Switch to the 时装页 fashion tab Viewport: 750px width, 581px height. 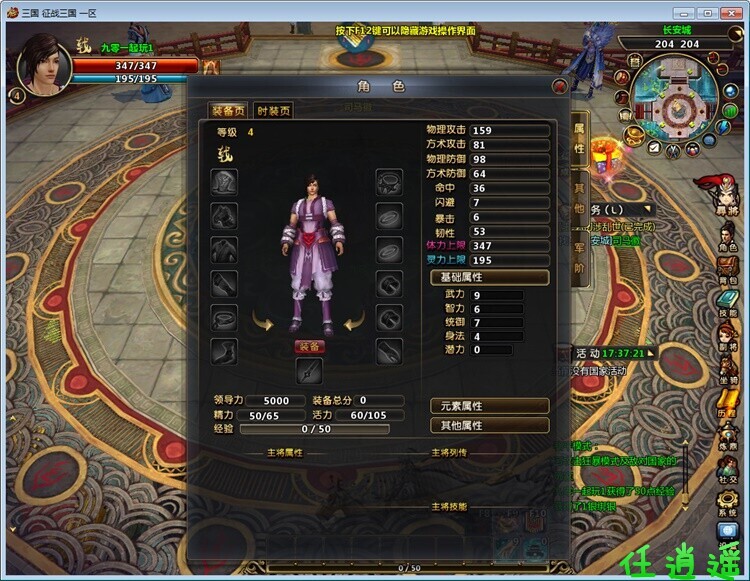[x=273, y=111]
